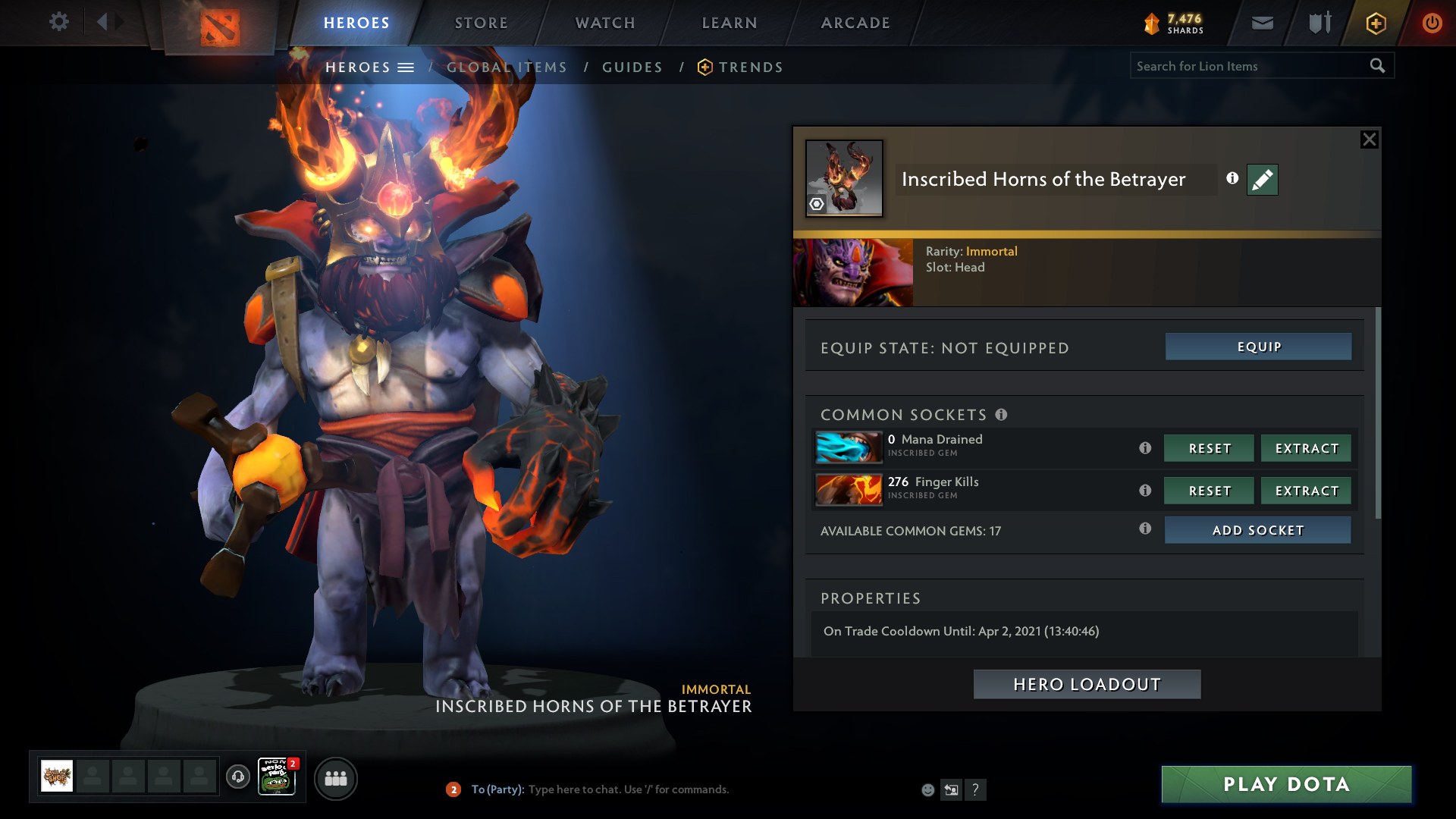Quit the game with power button

[x=1432, y=23]
